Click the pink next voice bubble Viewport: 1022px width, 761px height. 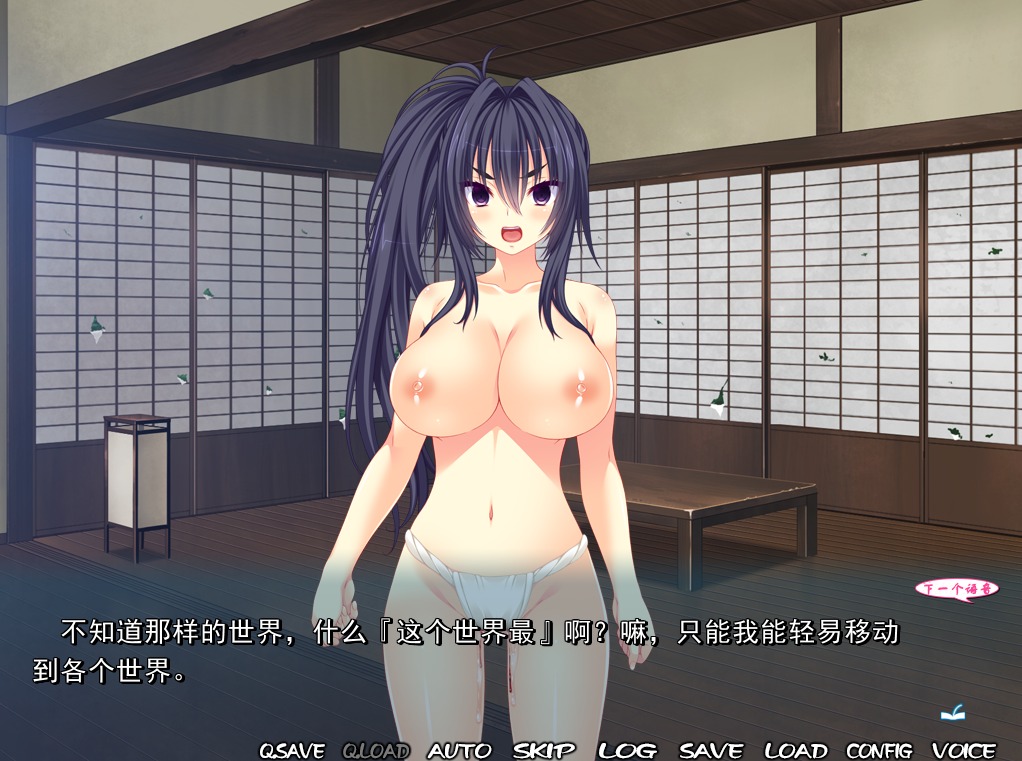pyautogui.click(x=957, y=590)
